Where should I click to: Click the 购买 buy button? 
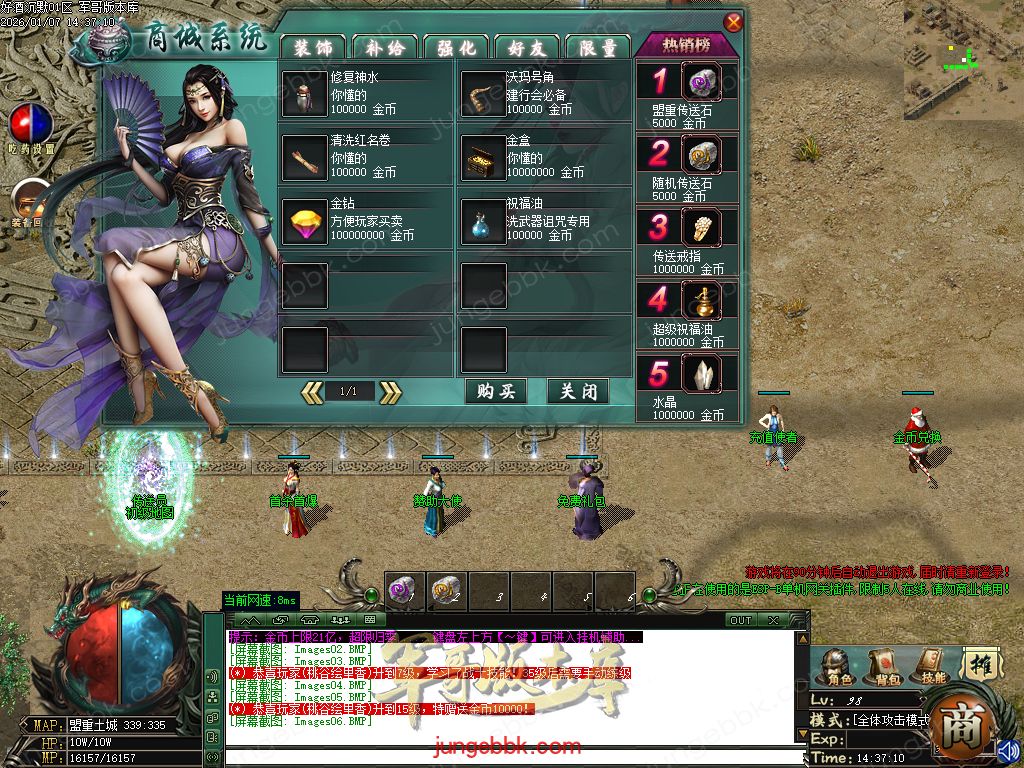[x=496, y=391]
